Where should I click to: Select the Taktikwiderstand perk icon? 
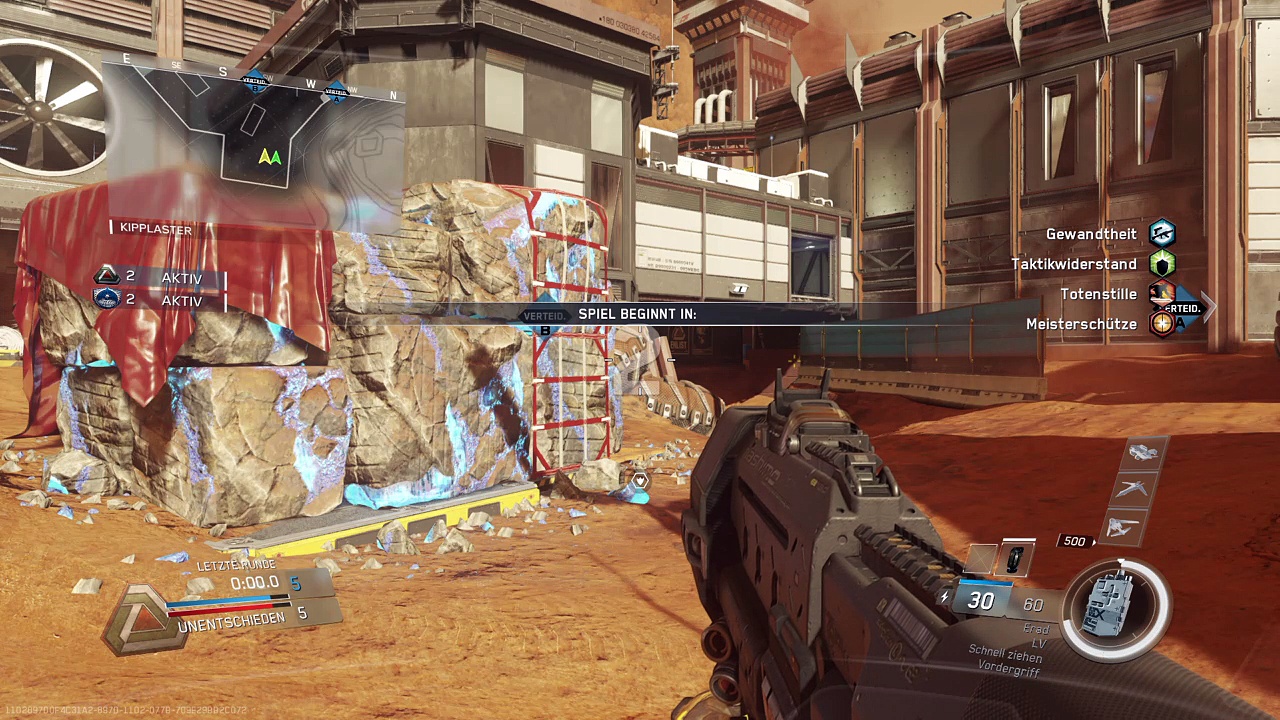[x=1161, y=264]
